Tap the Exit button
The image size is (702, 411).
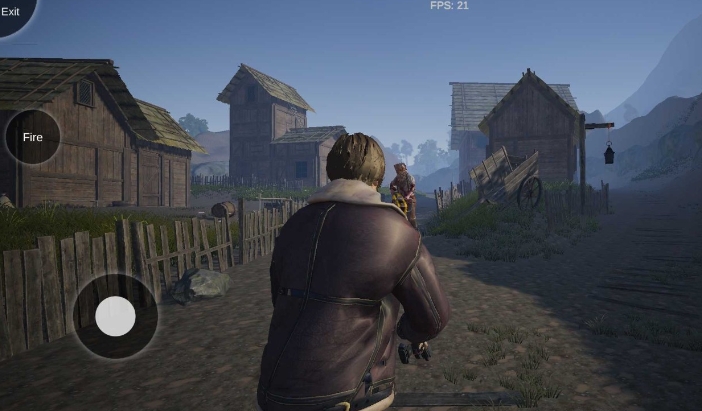[x=12, y=11]
